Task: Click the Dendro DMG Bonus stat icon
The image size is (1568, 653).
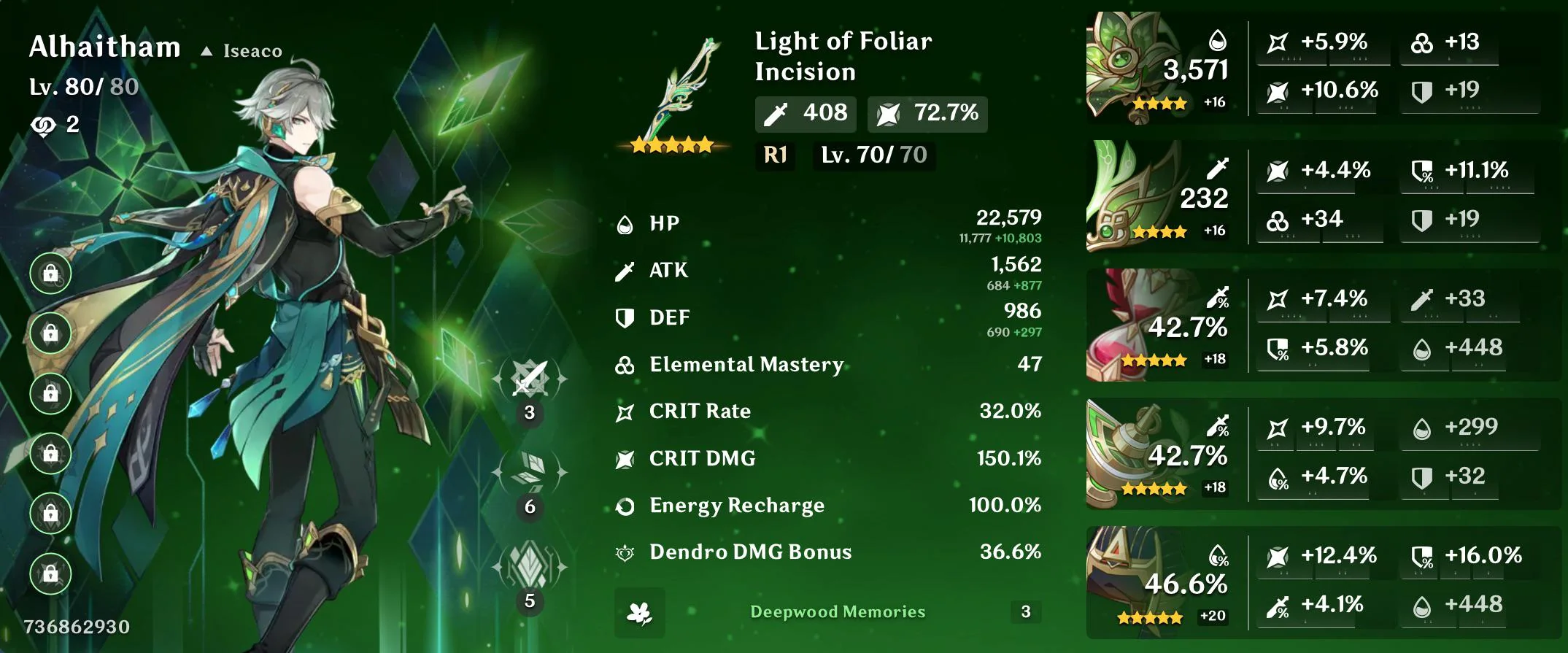Action: (625, 552)
